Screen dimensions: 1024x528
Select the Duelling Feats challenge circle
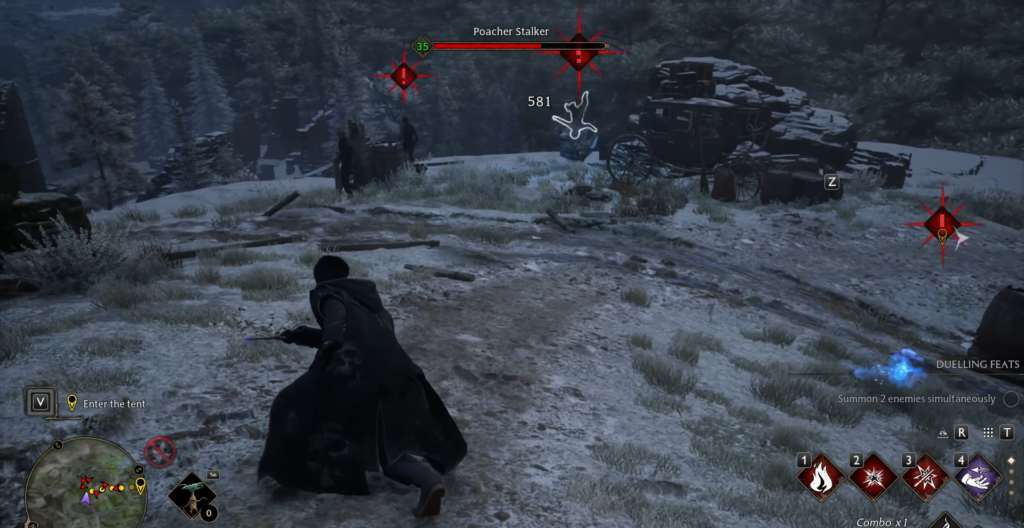click(x=1009, y=399)
